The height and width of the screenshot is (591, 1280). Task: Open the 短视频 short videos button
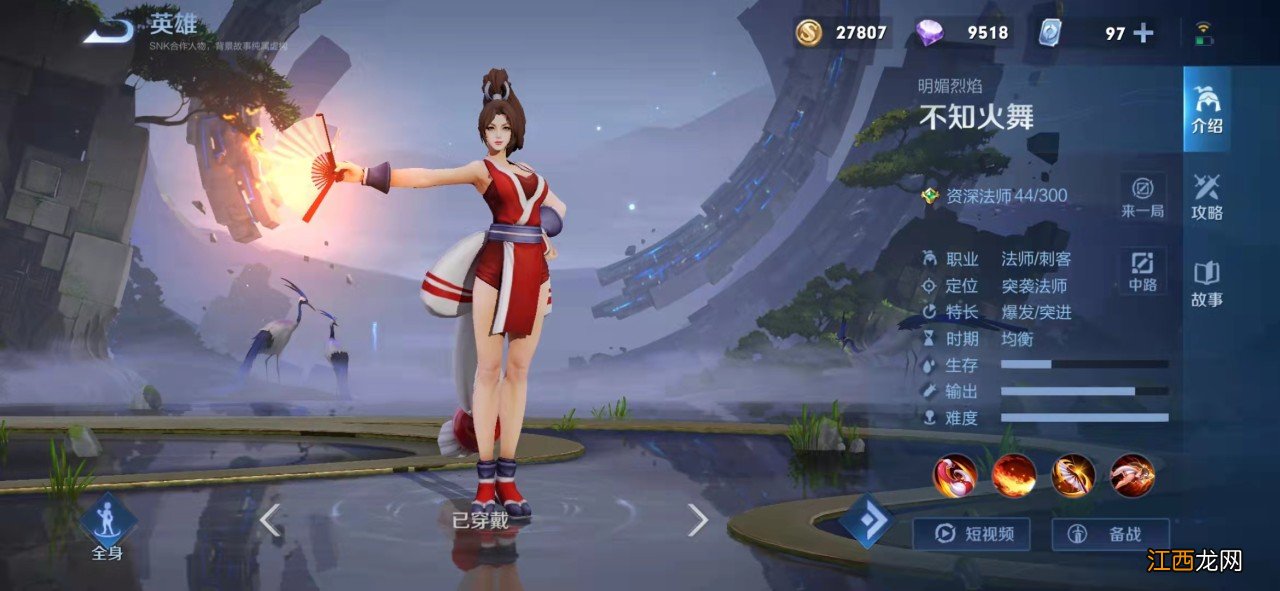970,534
